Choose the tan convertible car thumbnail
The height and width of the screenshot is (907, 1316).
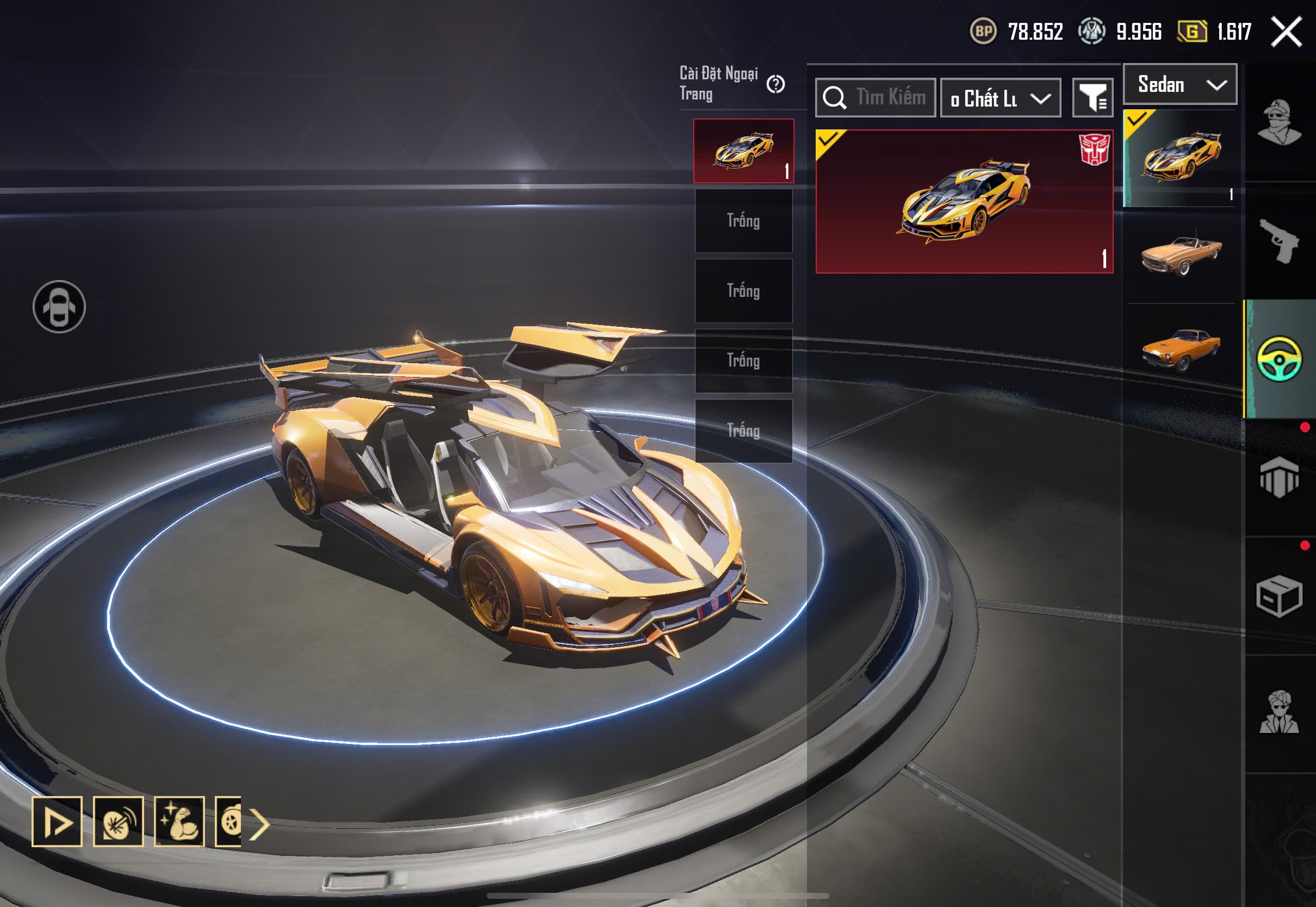click(x=1181, y=254)
